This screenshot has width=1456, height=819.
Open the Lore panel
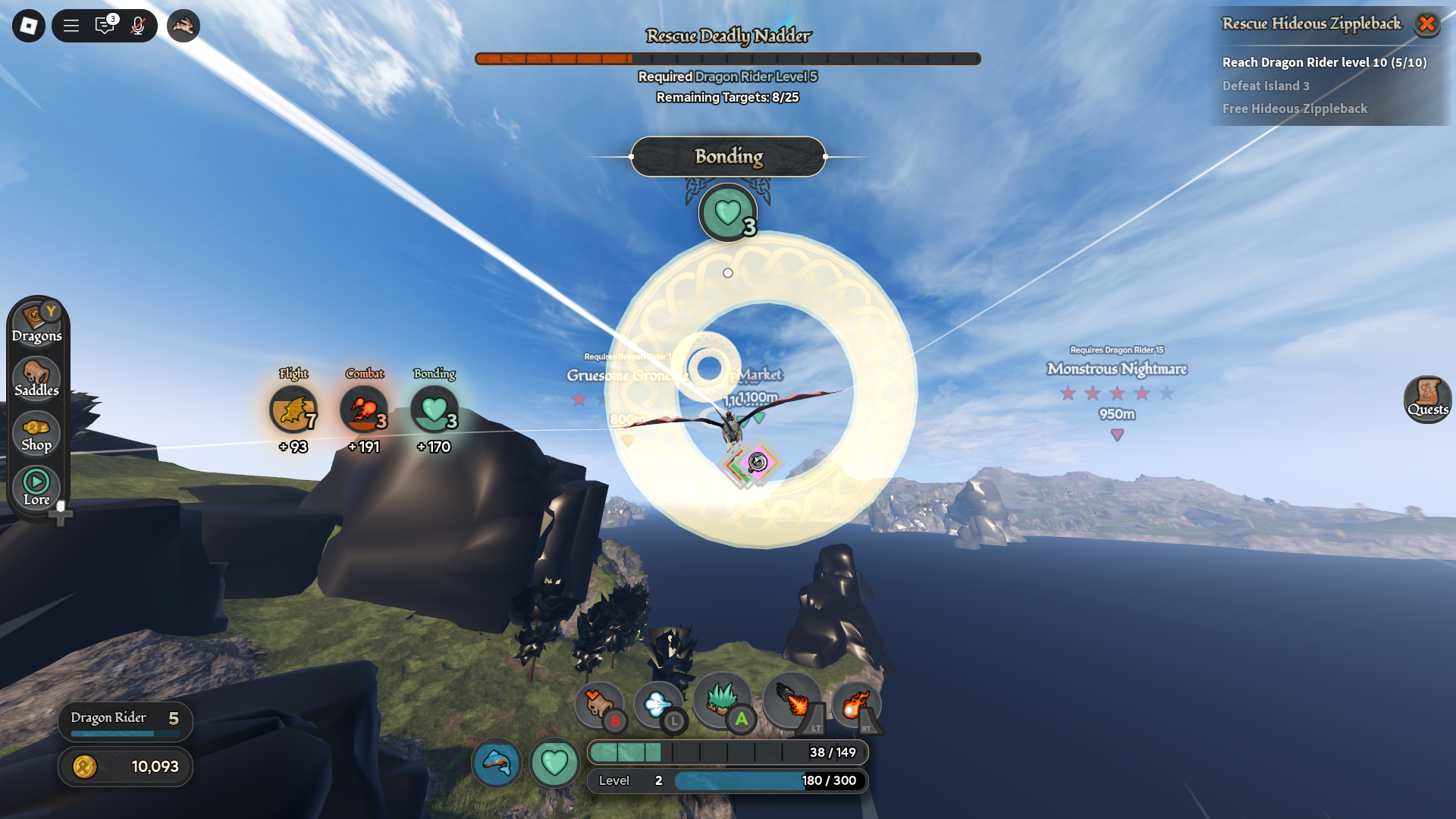pyautogui.click(x=36, y=487)
